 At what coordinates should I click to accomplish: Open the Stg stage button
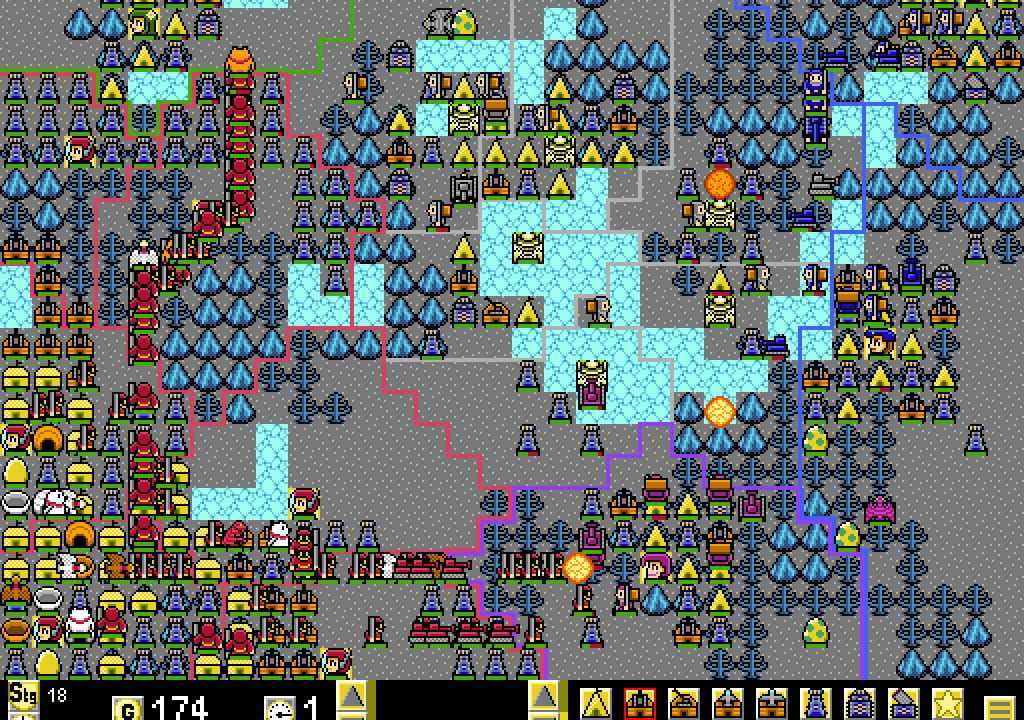tap(18, 694)
